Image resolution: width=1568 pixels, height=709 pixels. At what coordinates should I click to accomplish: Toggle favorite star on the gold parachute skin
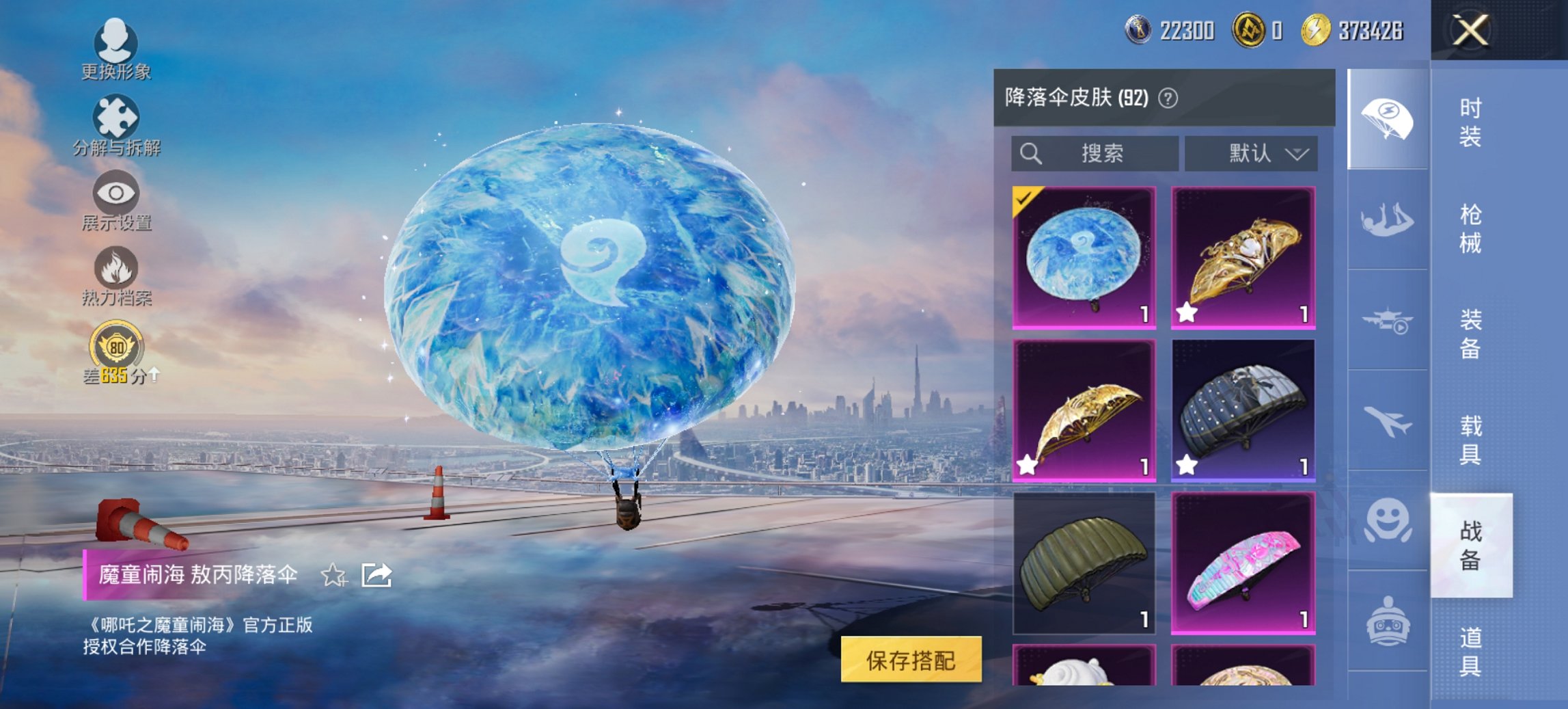(x=1187, y=315)
